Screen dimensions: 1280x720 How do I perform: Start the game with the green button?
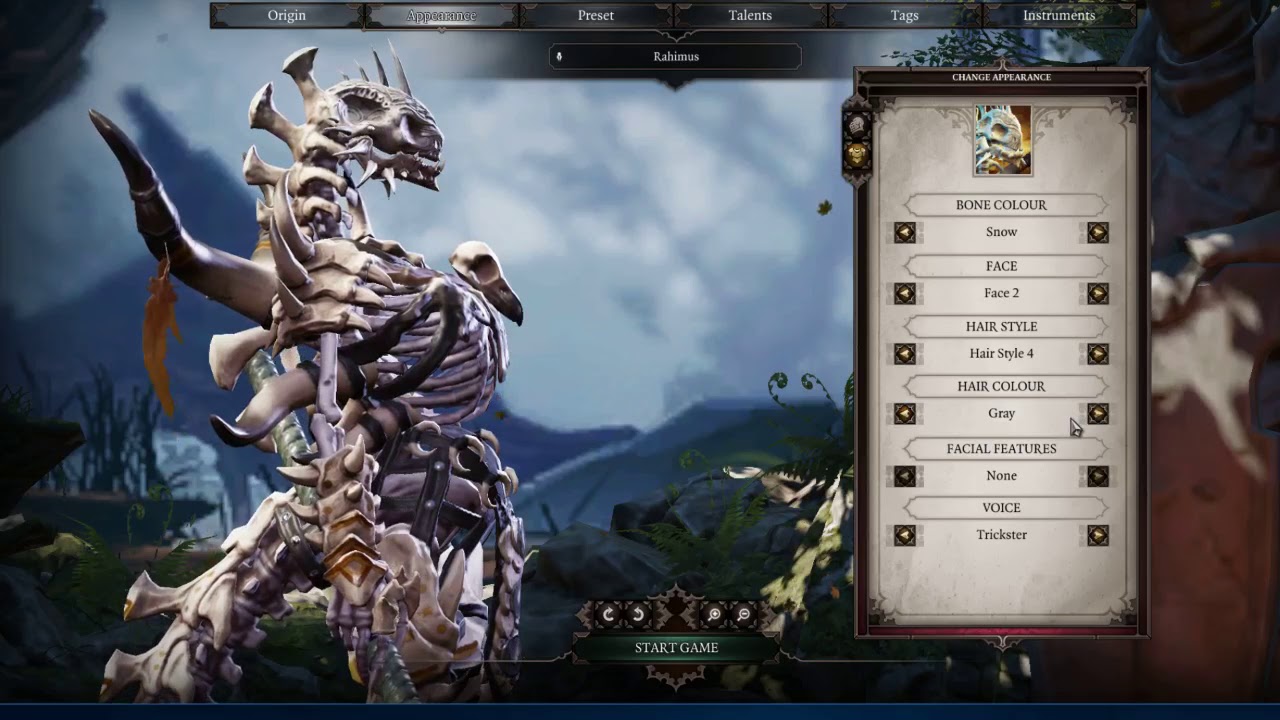coord(676,648)
